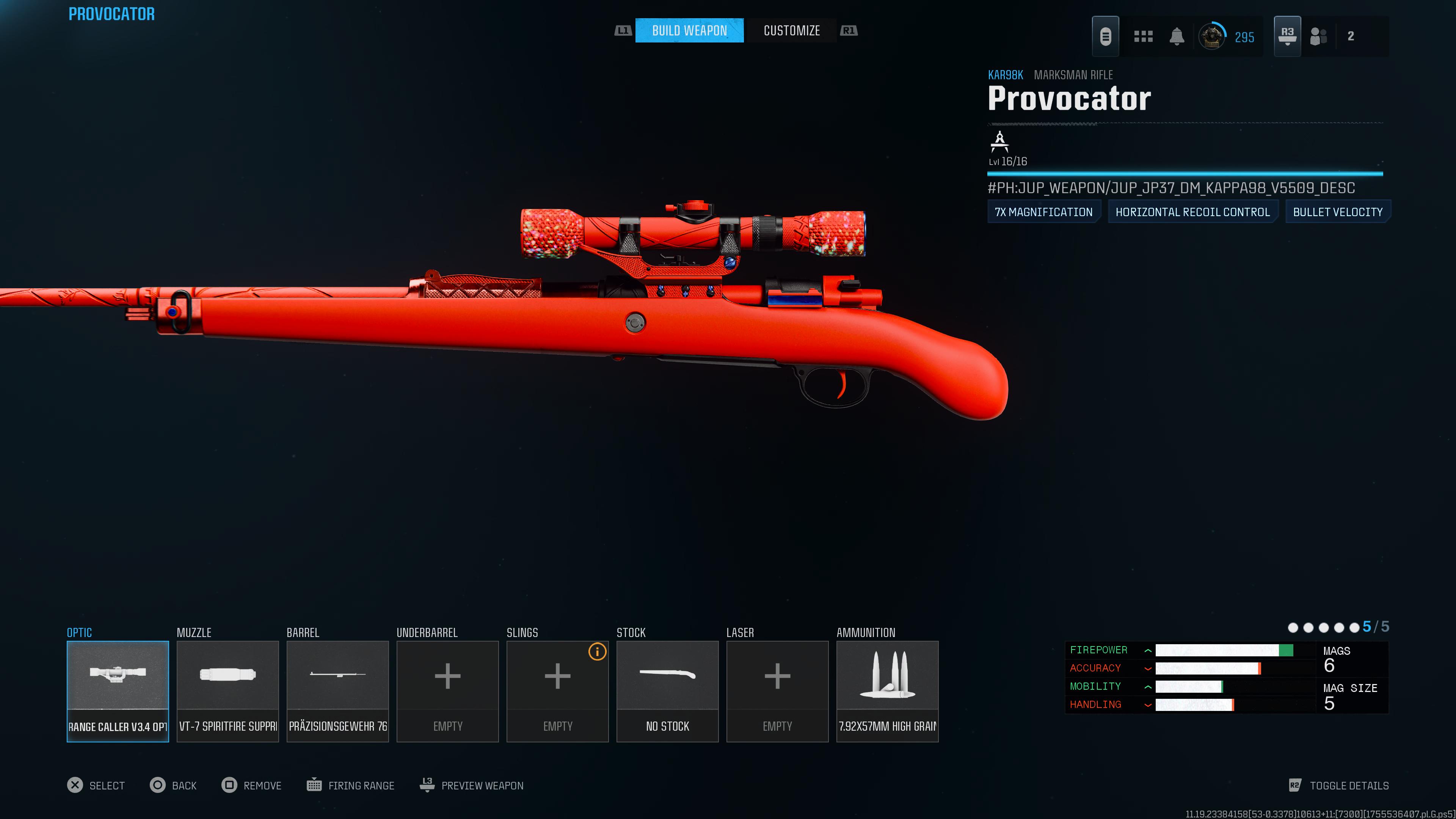
Task: Open the grid menu icon
Action: (1143, 36)
